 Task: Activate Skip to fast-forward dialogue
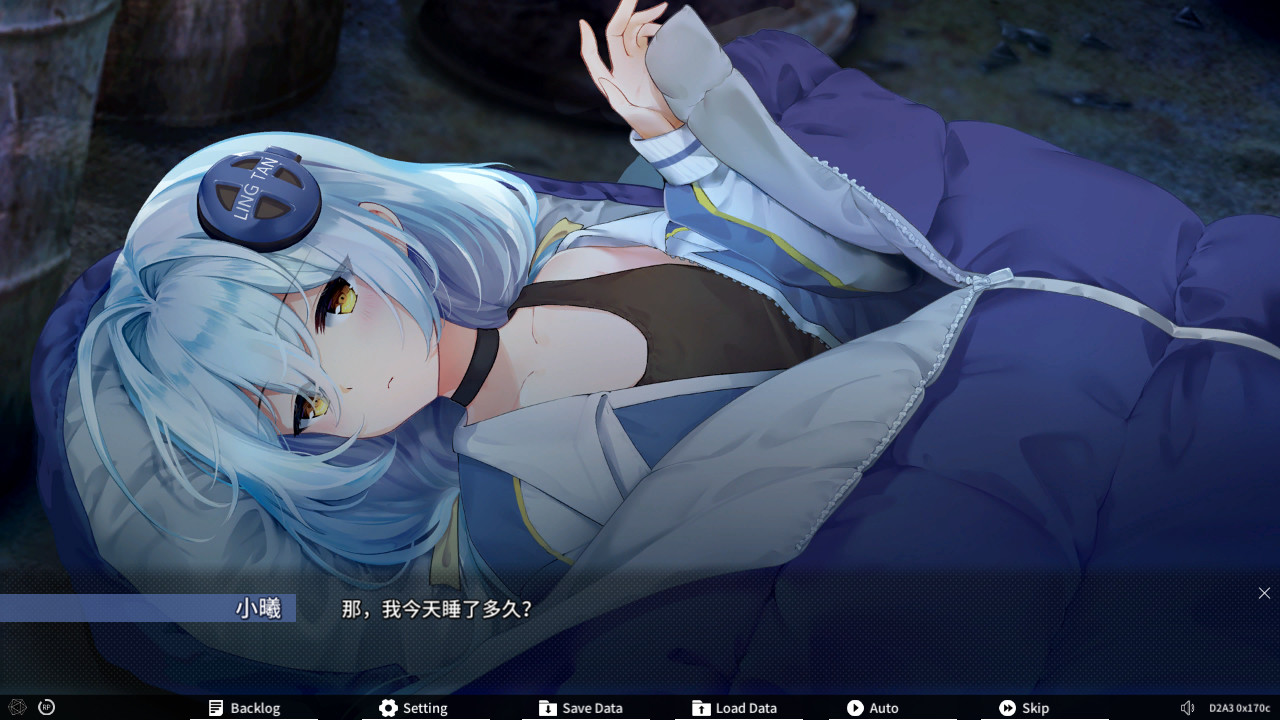point(1023,708)
